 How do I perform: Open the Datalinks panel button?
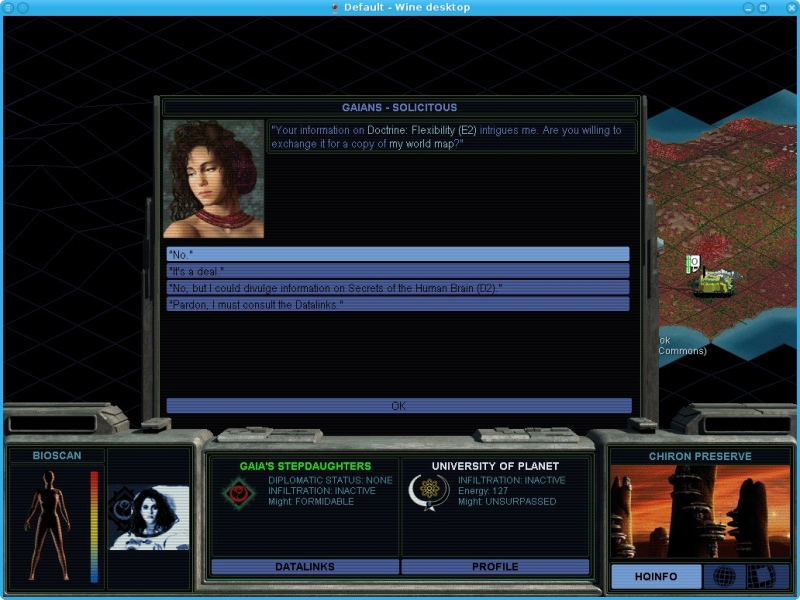coord(305,567)
